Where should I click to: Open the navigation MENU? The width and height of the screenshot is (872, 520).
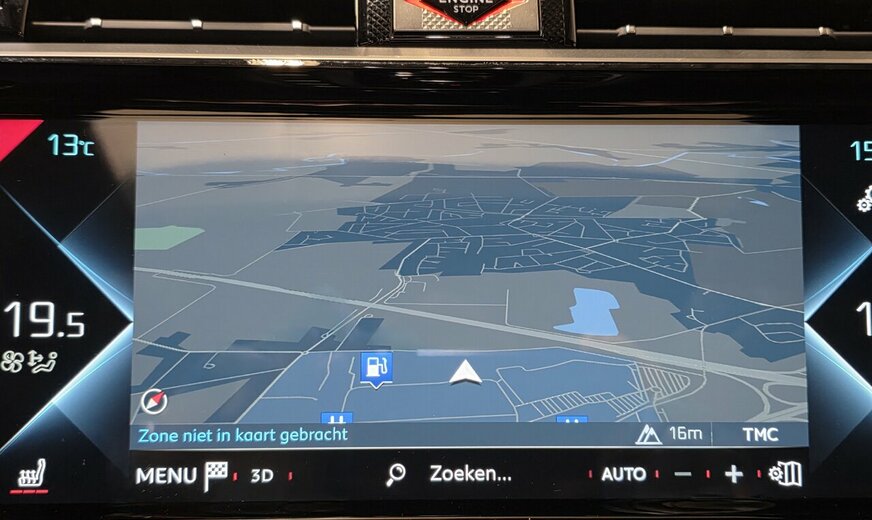166,476
